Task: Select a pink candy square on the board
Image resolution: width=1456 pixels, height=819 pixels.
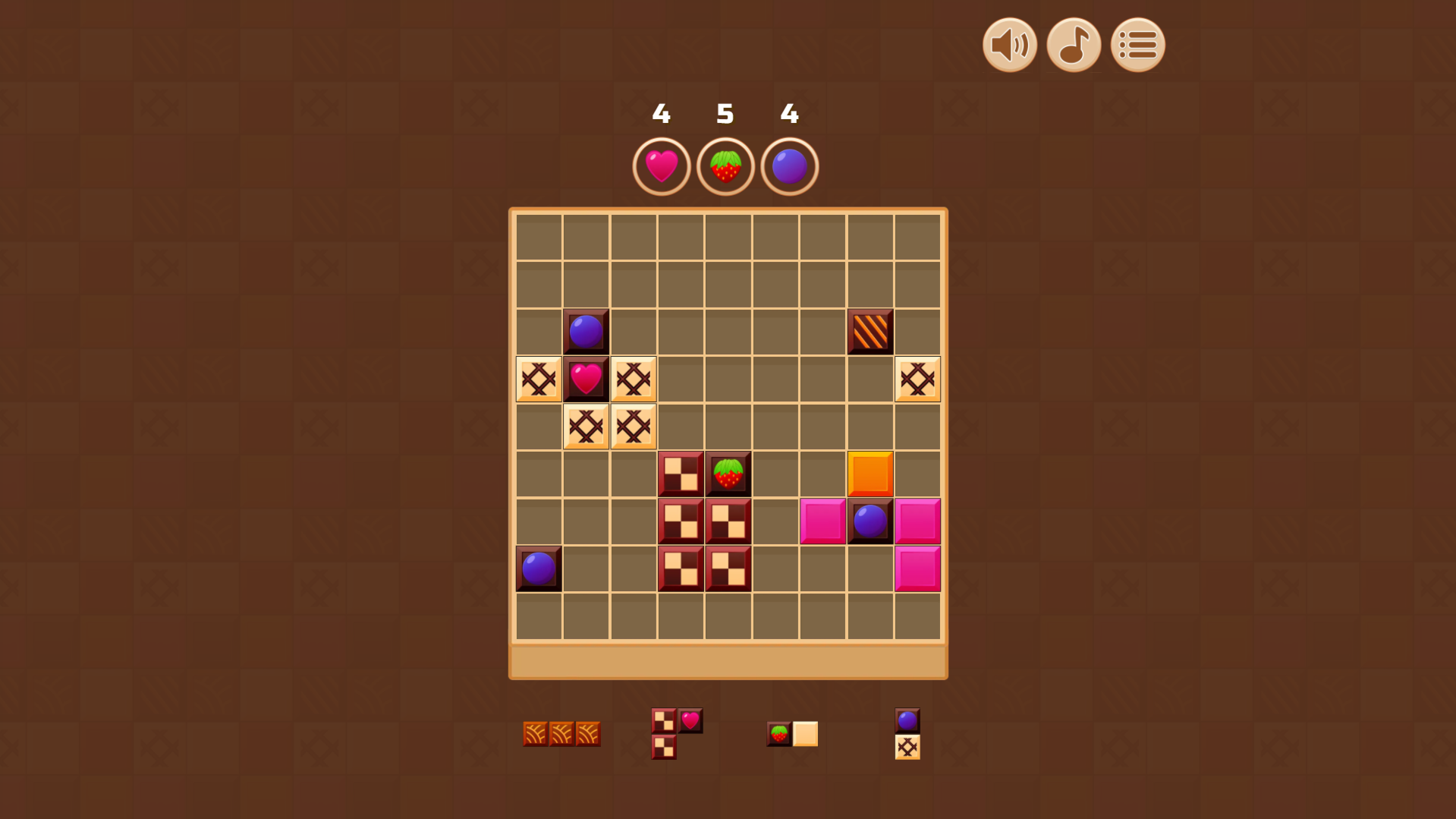Action: (822, 521)
